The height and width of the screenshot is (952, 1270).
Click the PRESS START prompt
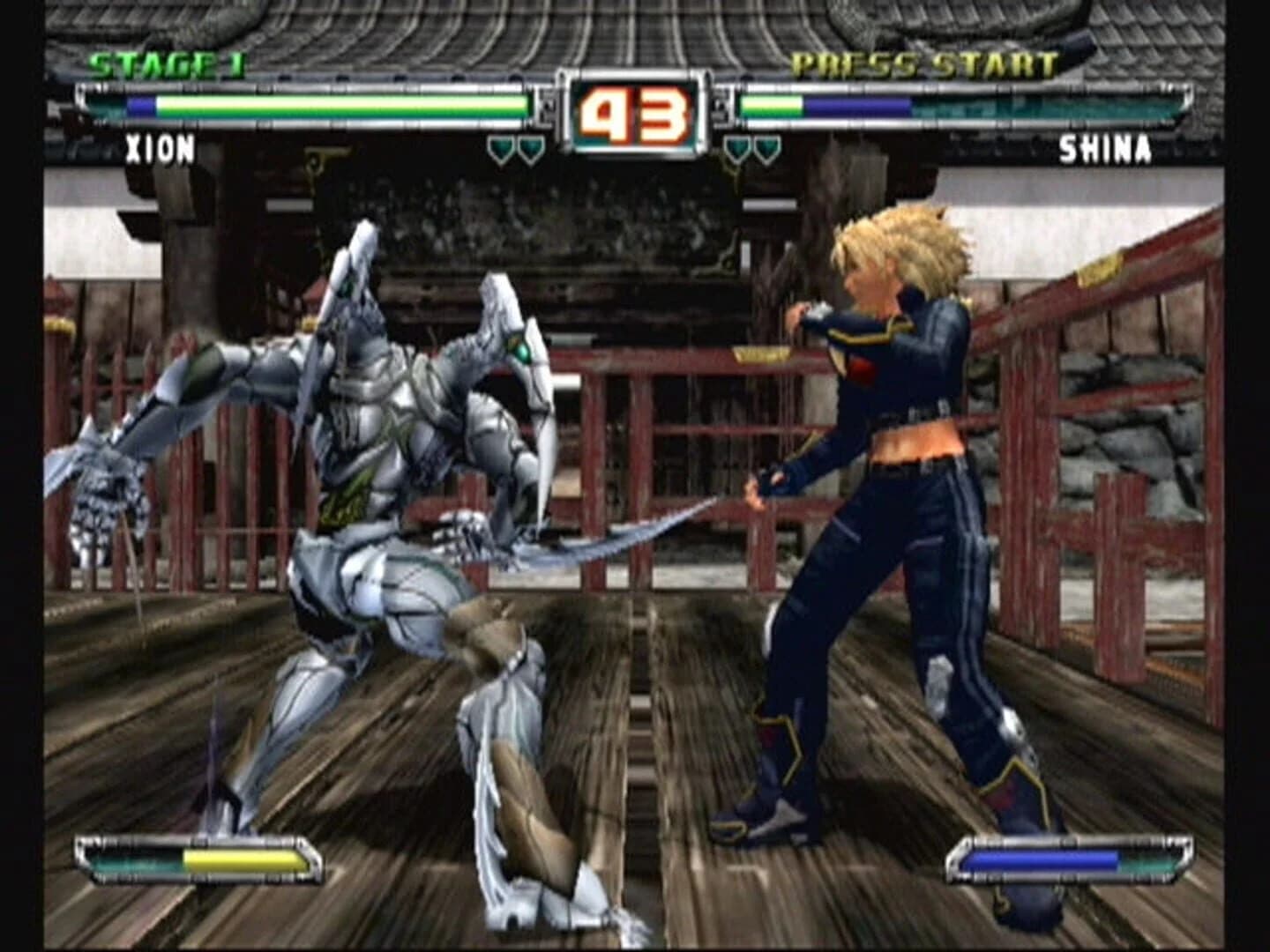point(924,62)
